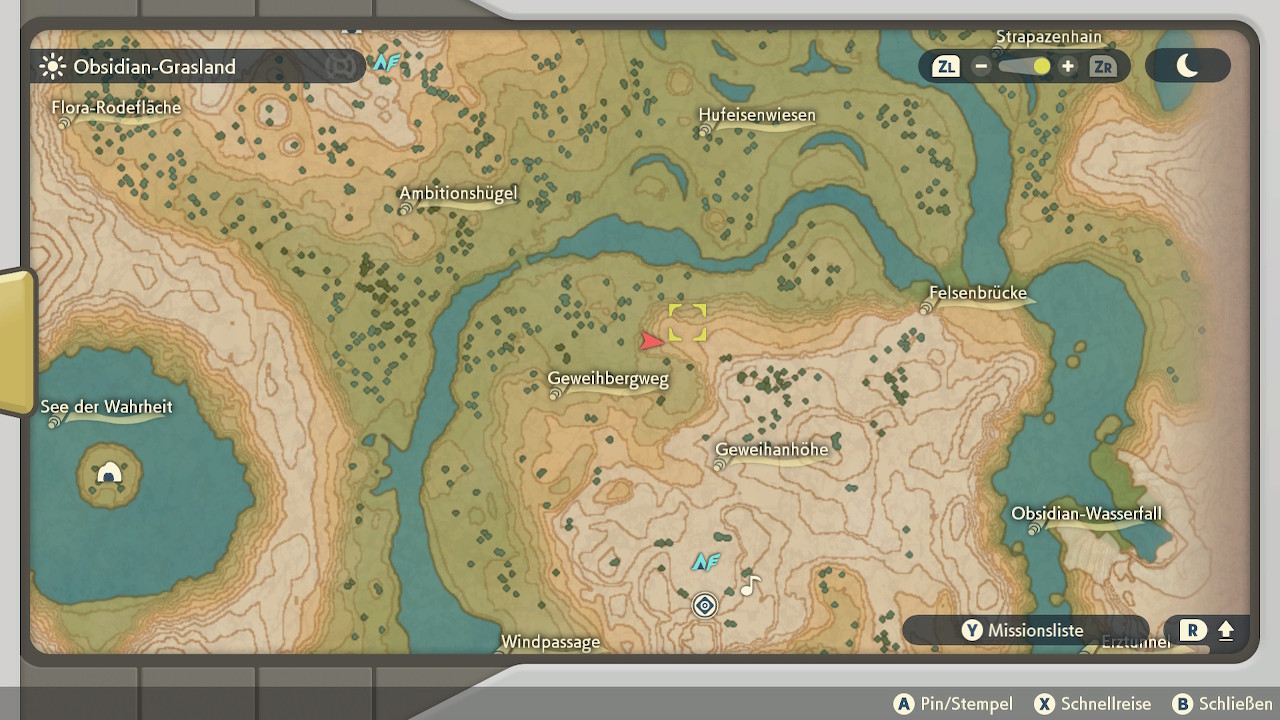Close the map with Schließen

pos(1223,704)
